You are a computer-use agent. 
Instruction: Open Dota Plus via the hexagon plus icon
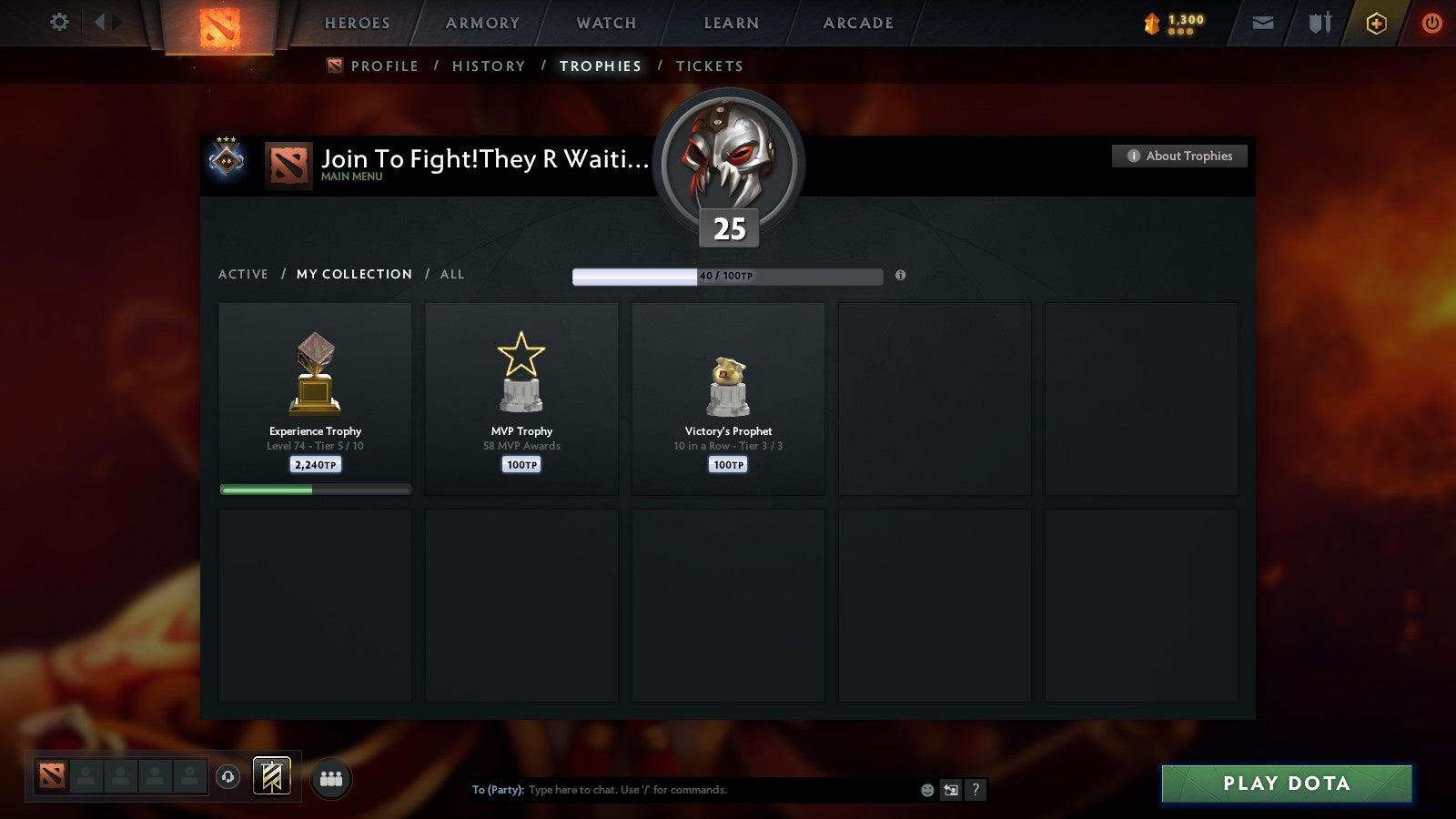pyautogui.click(x=1376, y=23)
